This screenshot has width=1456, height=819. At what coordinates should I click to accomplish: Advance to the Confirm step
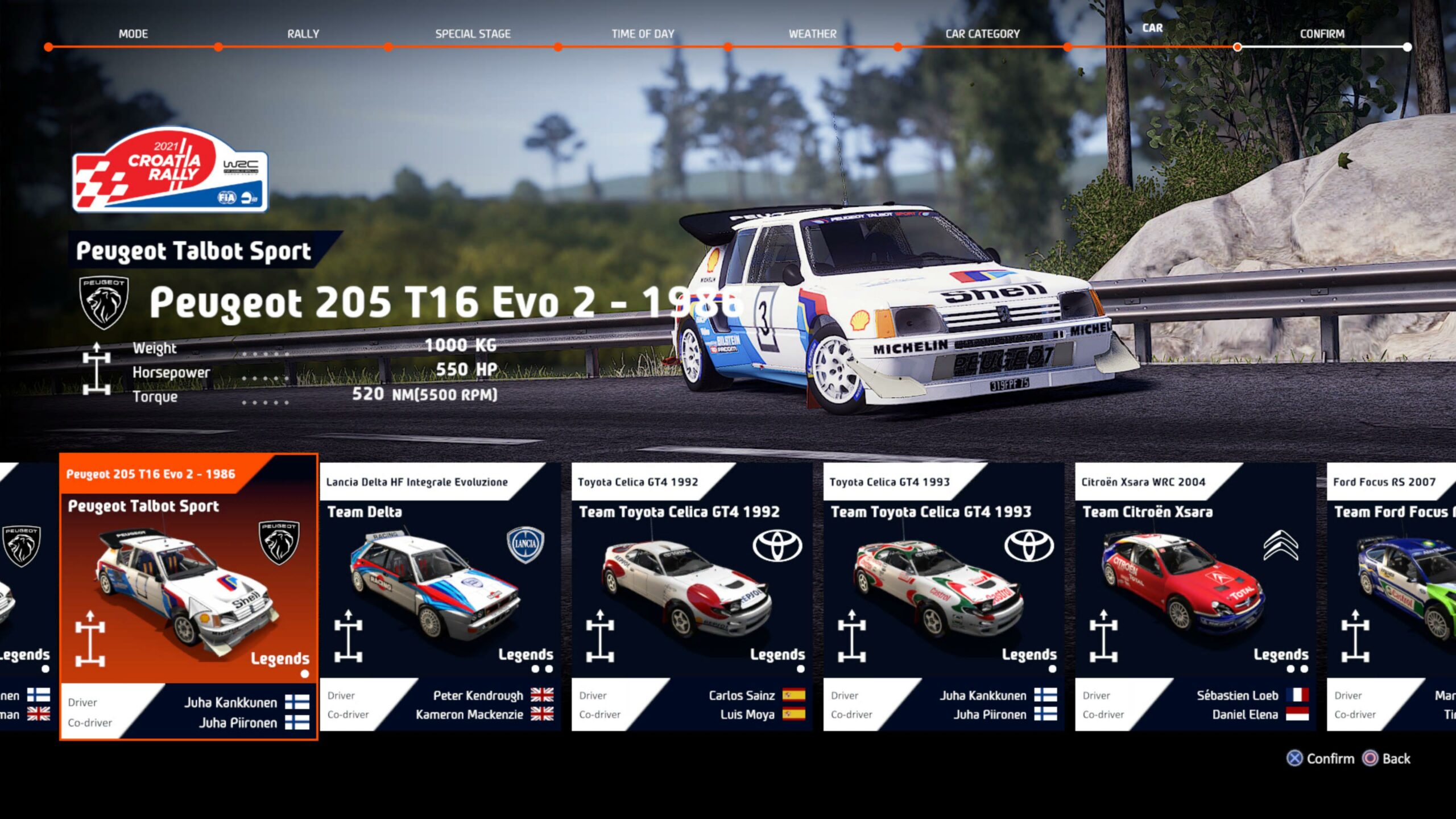click(1322, 34)
